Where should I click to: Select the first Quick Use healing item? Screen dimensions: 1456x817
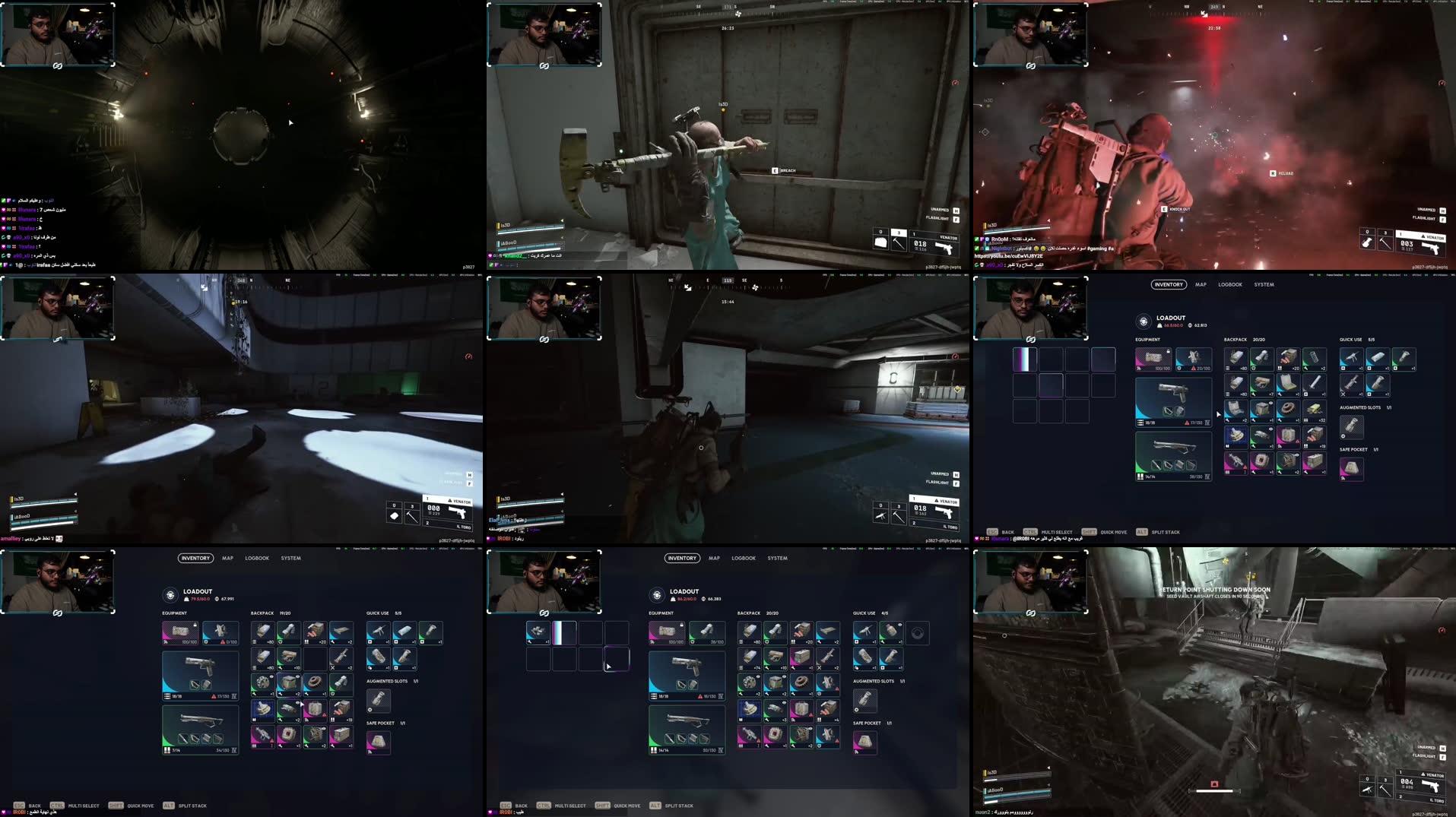point(1353,359)
